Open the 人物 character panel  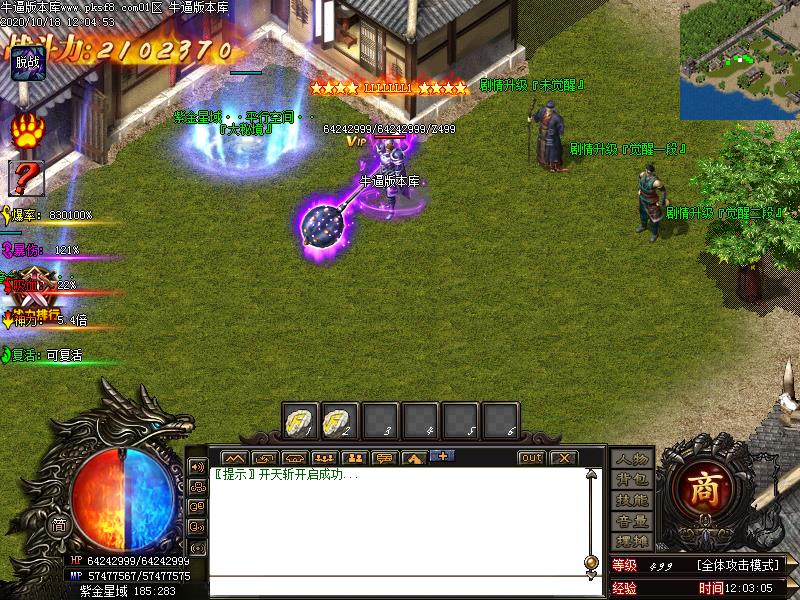[x=632, y=459]
